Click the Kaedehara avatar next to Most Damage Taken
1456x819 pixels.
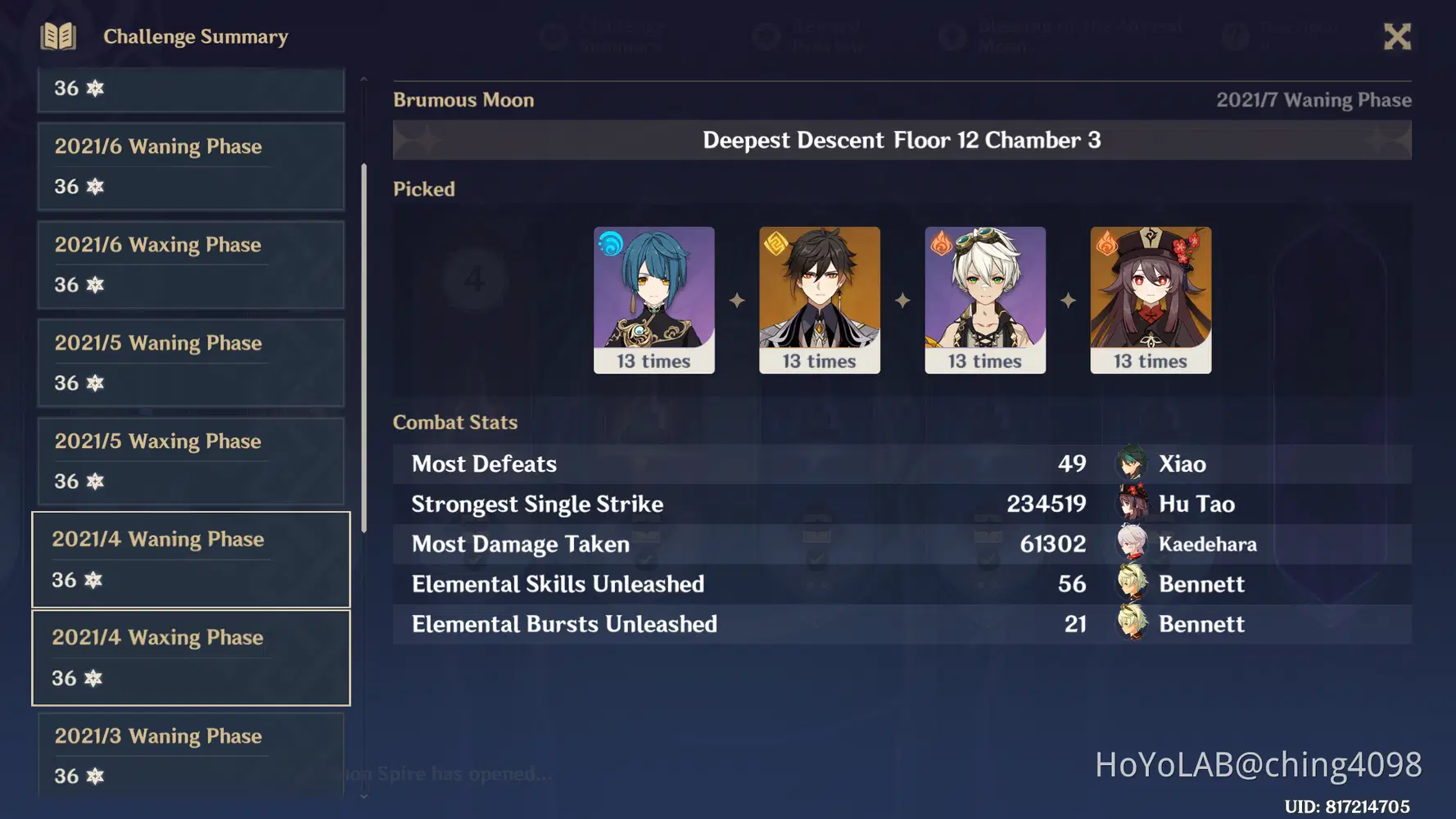(1130, 544)
